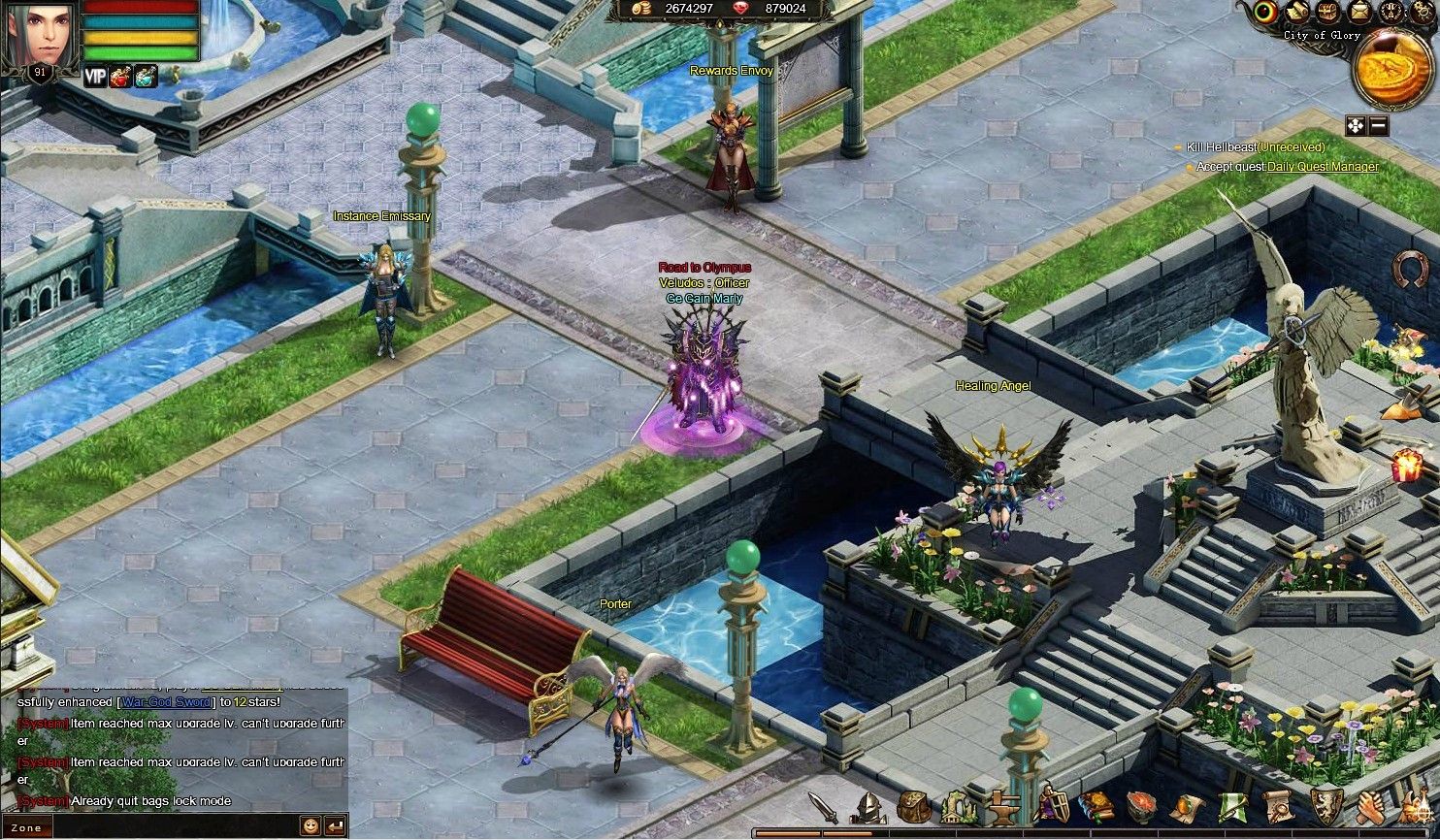Click the lion crest shield icon
Image resolution: width=1440 pixels, height=840 pixels.
pos(1325,806)
